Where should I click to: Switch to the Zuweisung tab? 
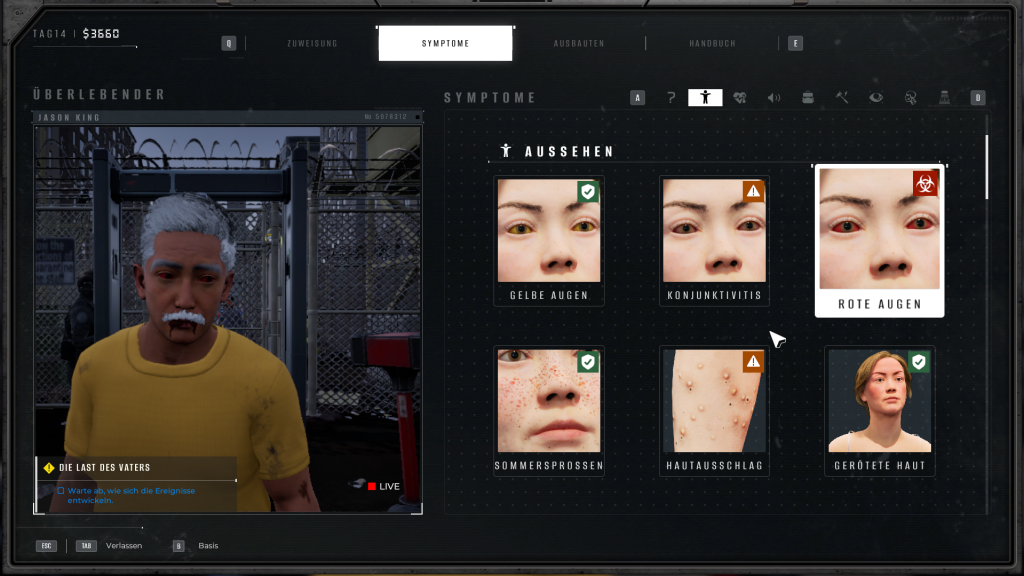click(x=312, y=44)
